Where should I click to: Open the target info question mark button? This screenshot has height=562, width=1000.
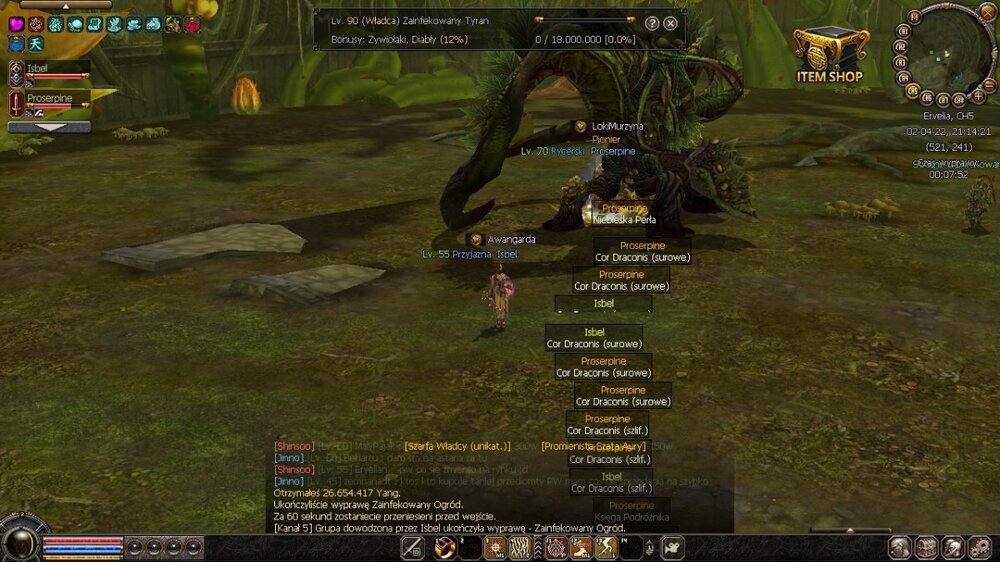tap(652, 23)
